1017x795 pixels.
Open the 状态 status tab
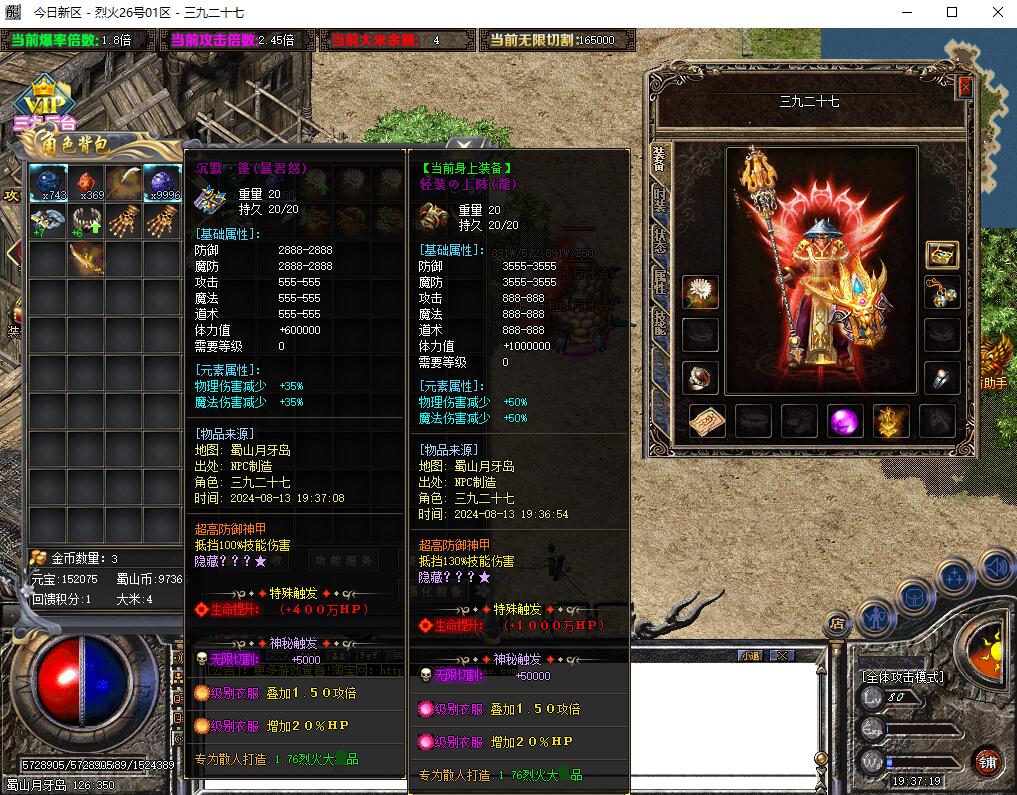pyautogui.click(x=660, y=240)
